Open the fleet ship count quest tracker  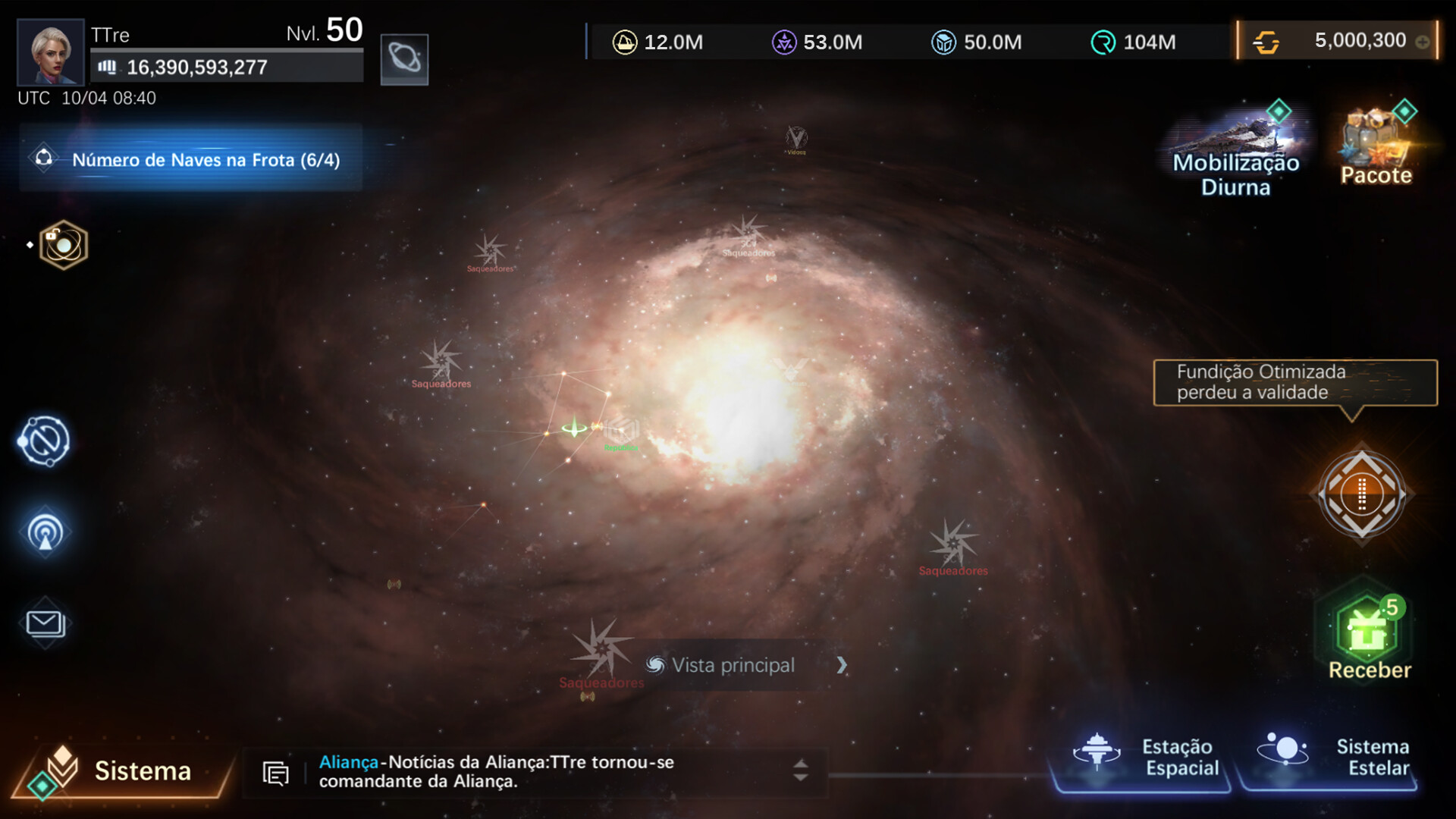click(x=191, y=159)
